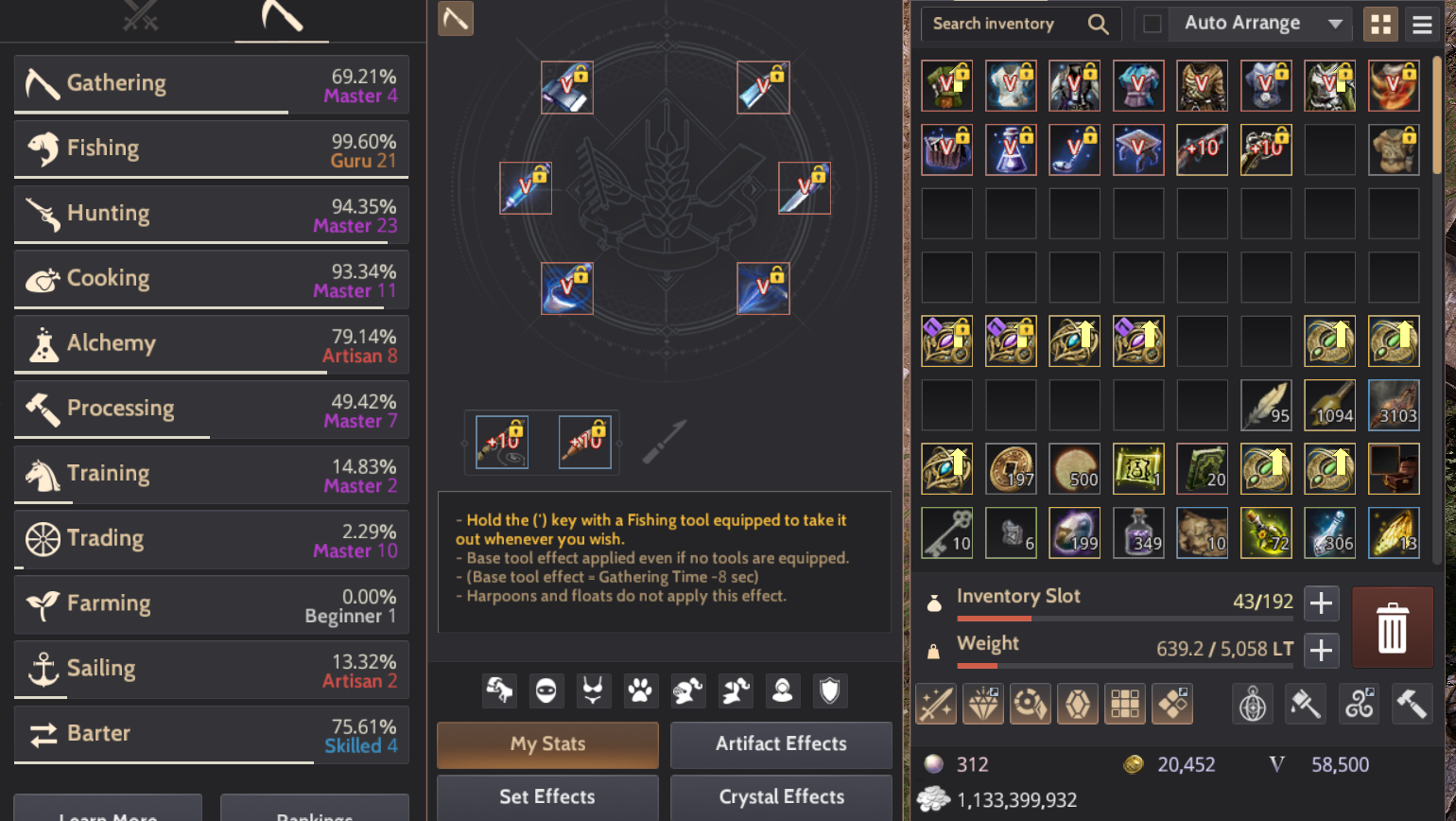Click the pet paw equipment icon
This screenshot has width=1456, height=821.
click(640, 690)
